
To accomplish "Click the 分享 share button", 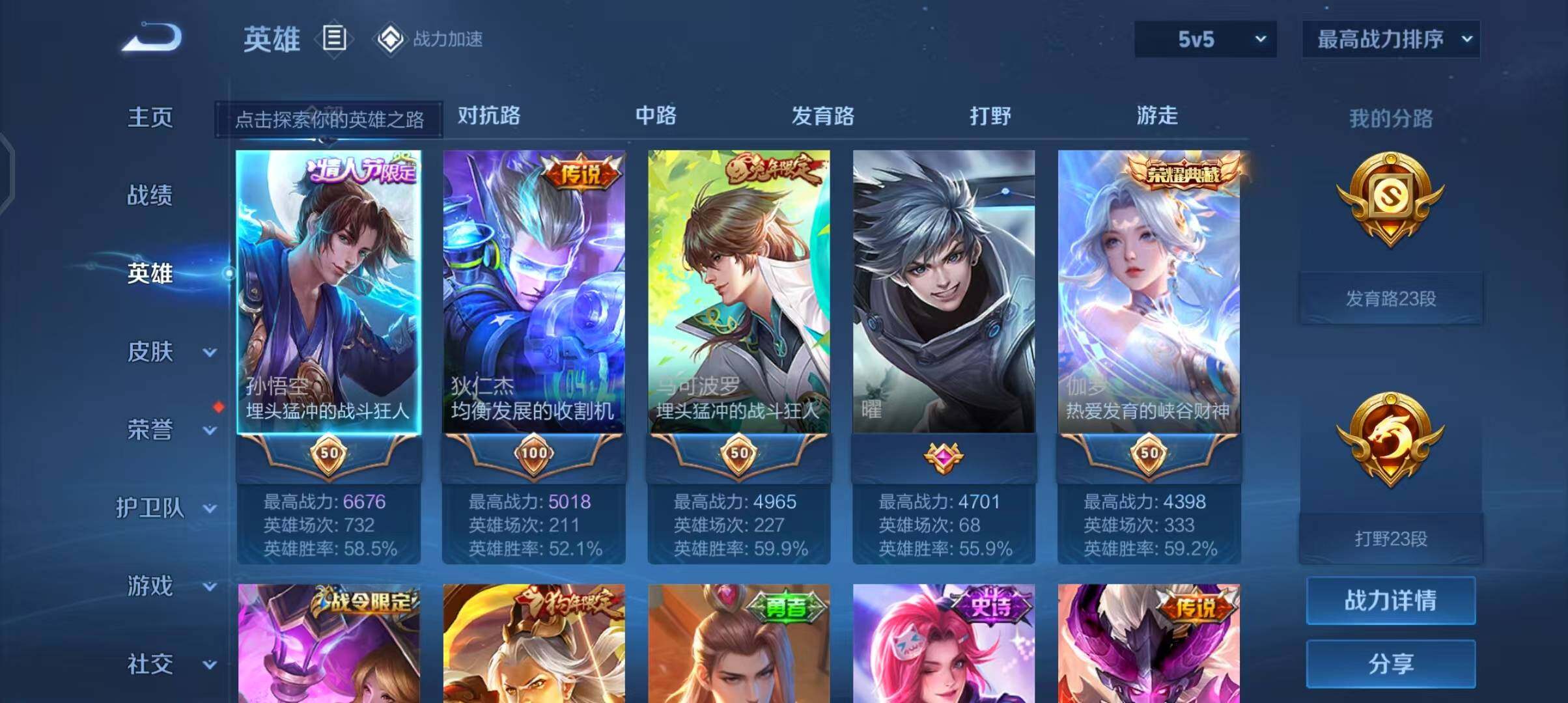I will [x=1390, y=664].
